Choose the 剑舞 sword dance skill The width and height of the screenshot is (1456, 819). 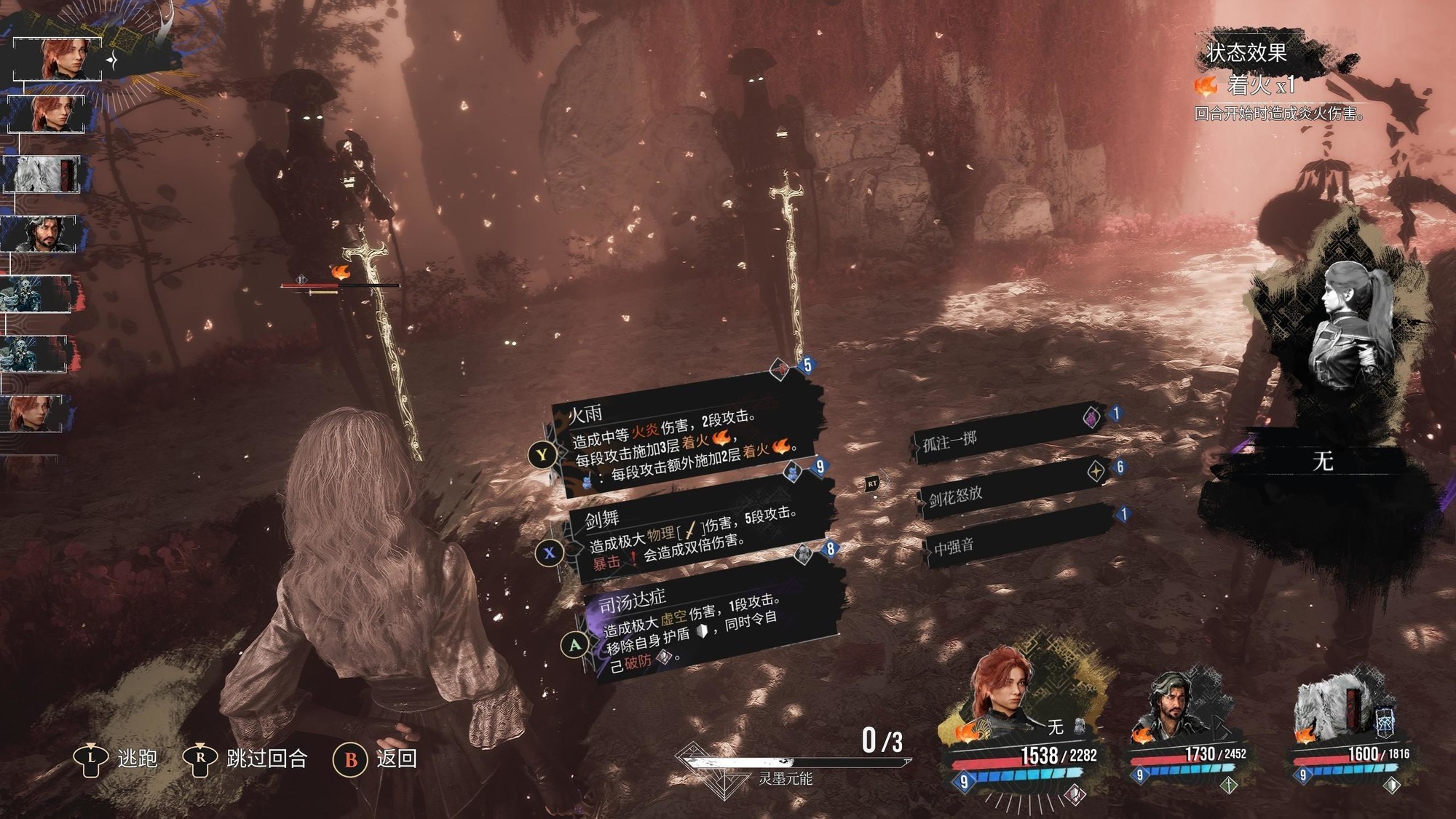[x=699, y=535]
